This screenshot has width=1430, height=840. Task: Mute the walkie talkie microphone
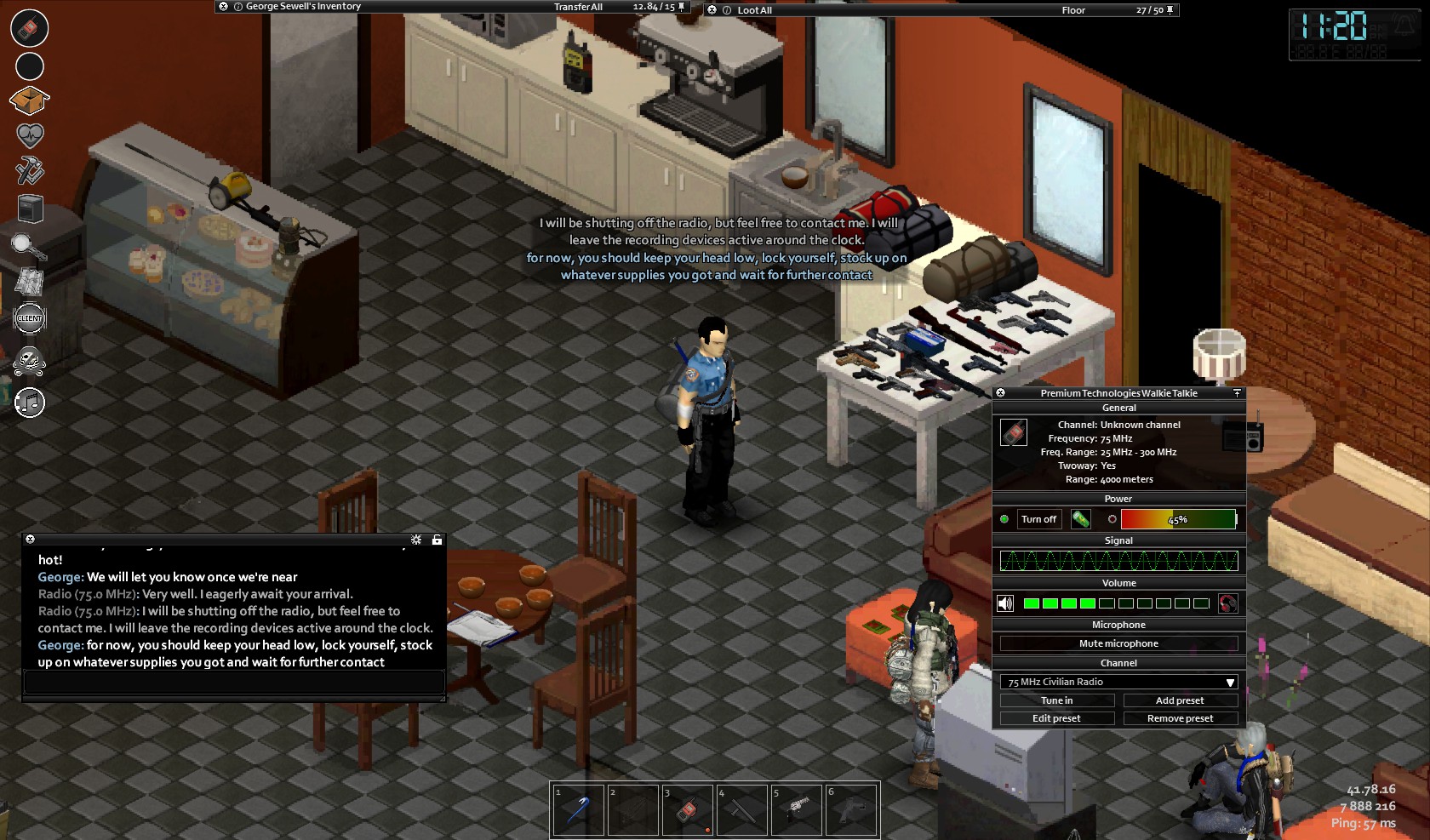pos(1118,643)
